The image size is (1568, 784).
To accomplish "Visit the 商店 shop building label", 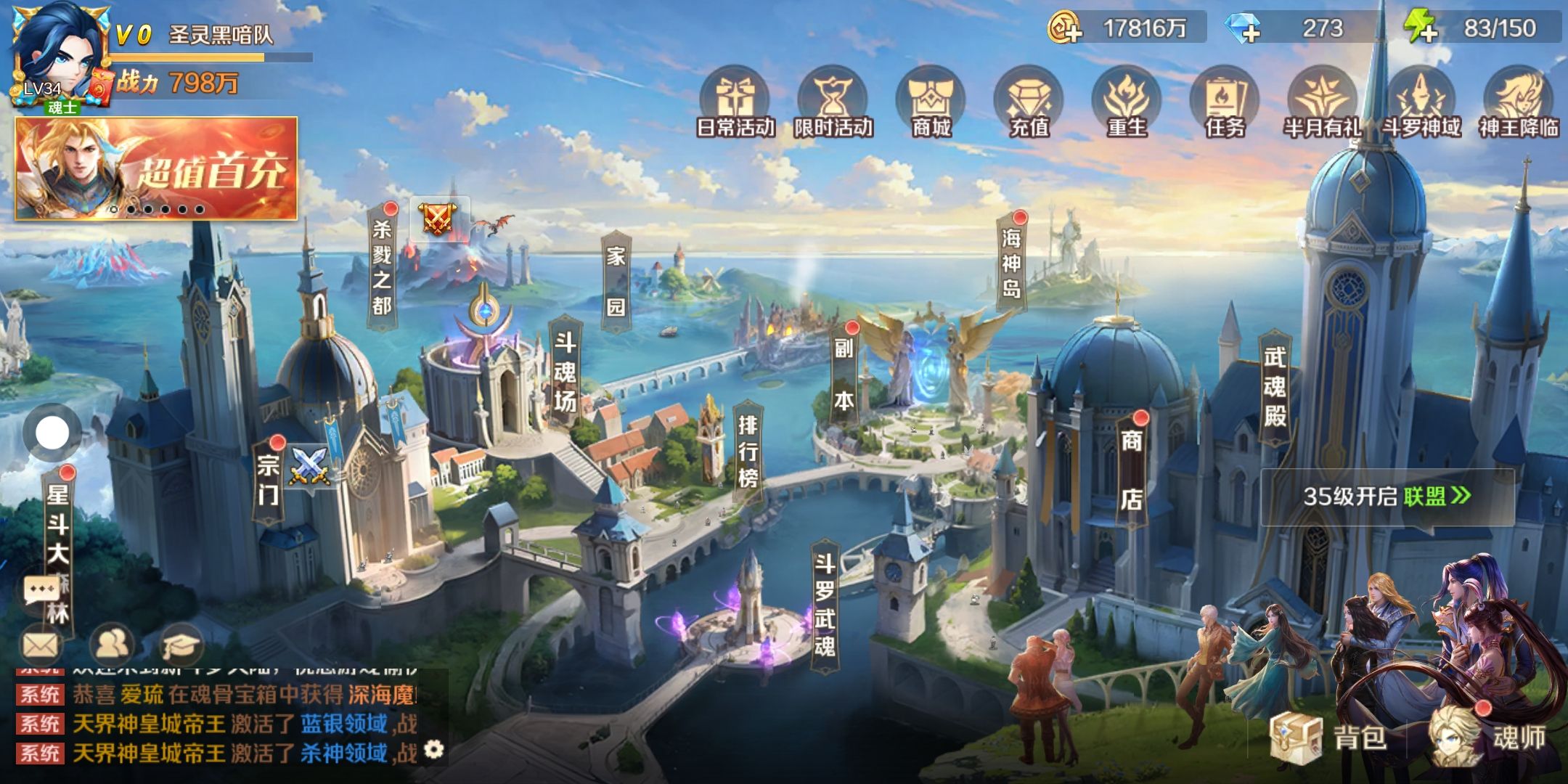I will tap(1131, 470).
